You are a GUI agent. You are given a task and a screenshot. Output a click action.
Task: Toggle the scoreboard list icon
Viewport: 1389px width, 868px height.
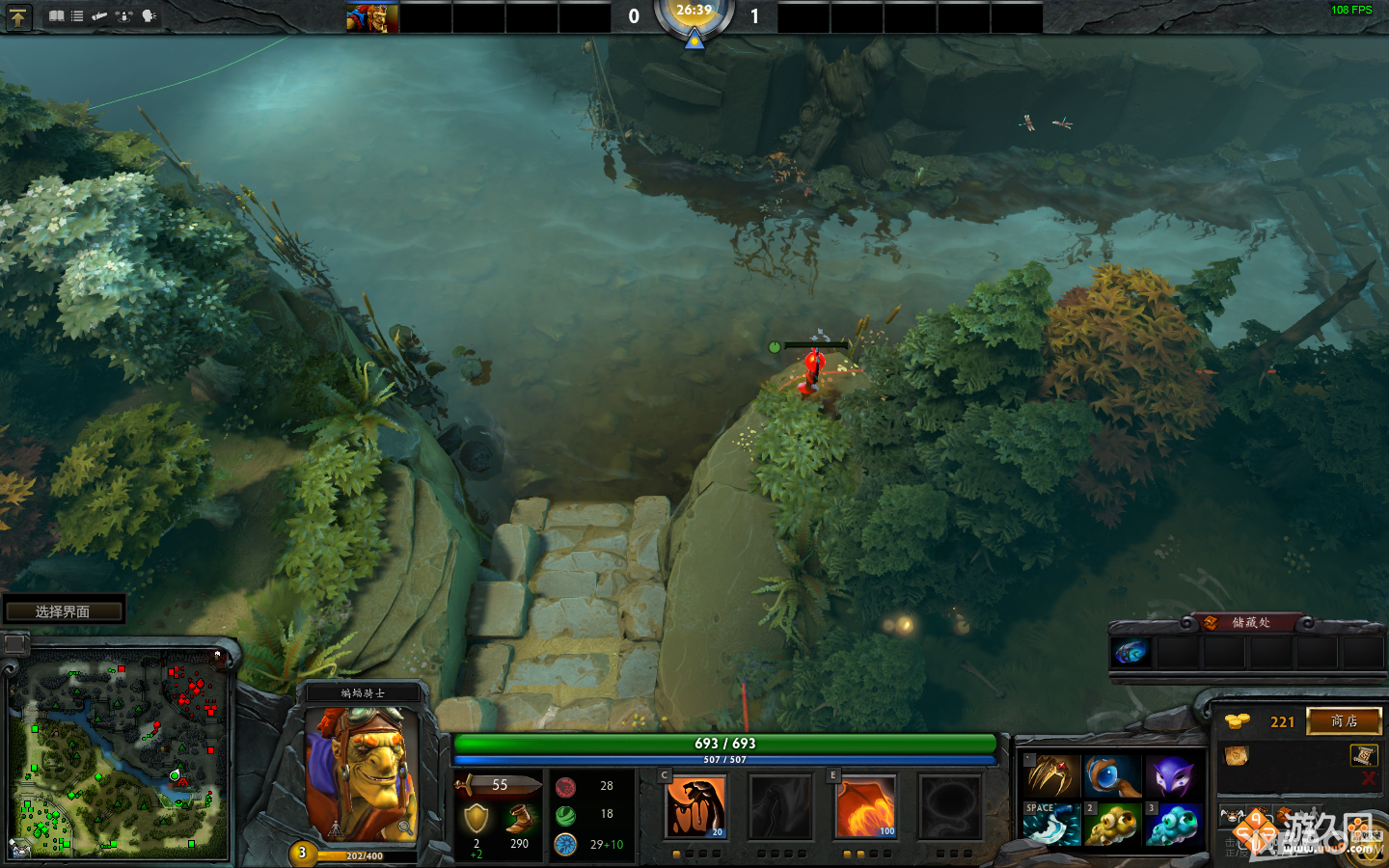click(x=77, y=15)
